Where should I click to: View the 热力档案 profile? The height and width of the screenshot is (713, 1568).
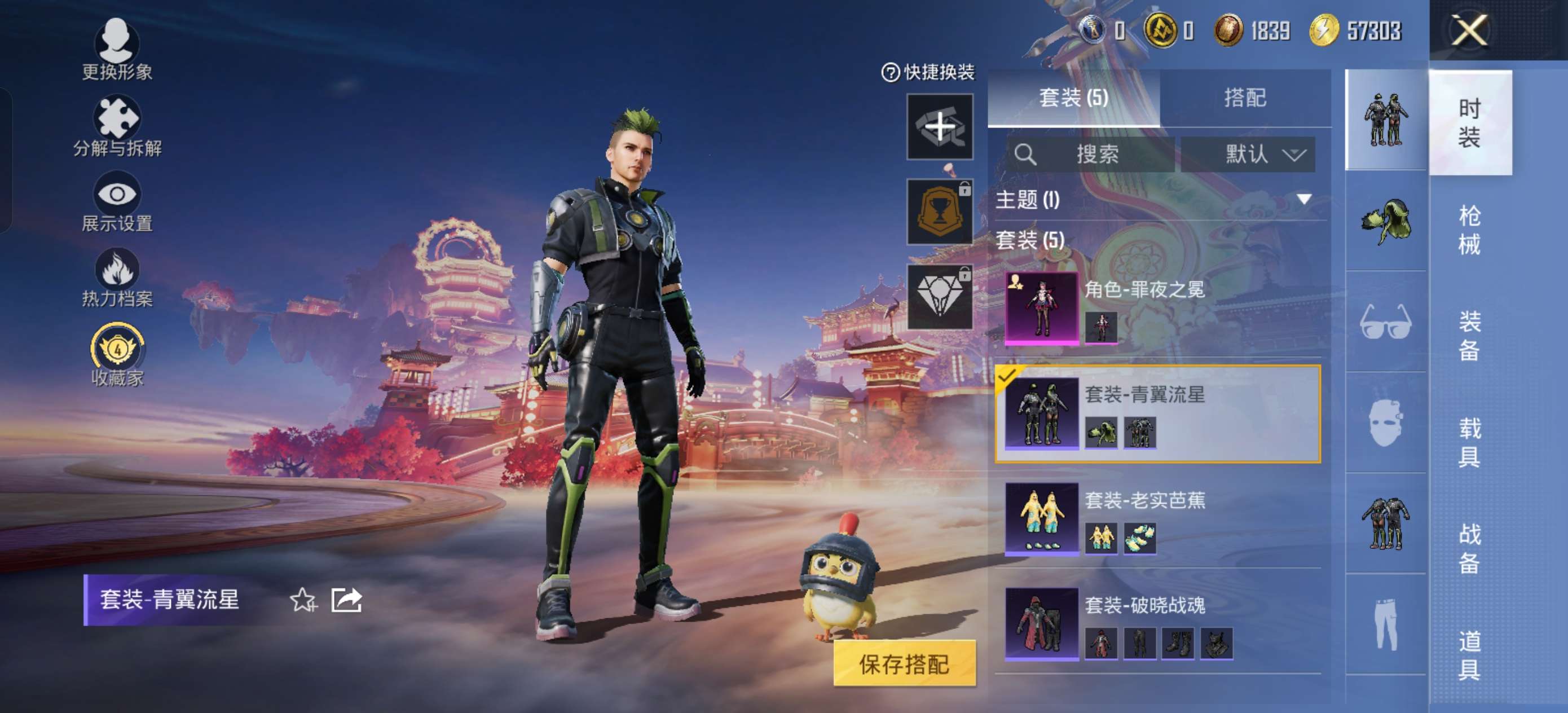tap(117, 275)
